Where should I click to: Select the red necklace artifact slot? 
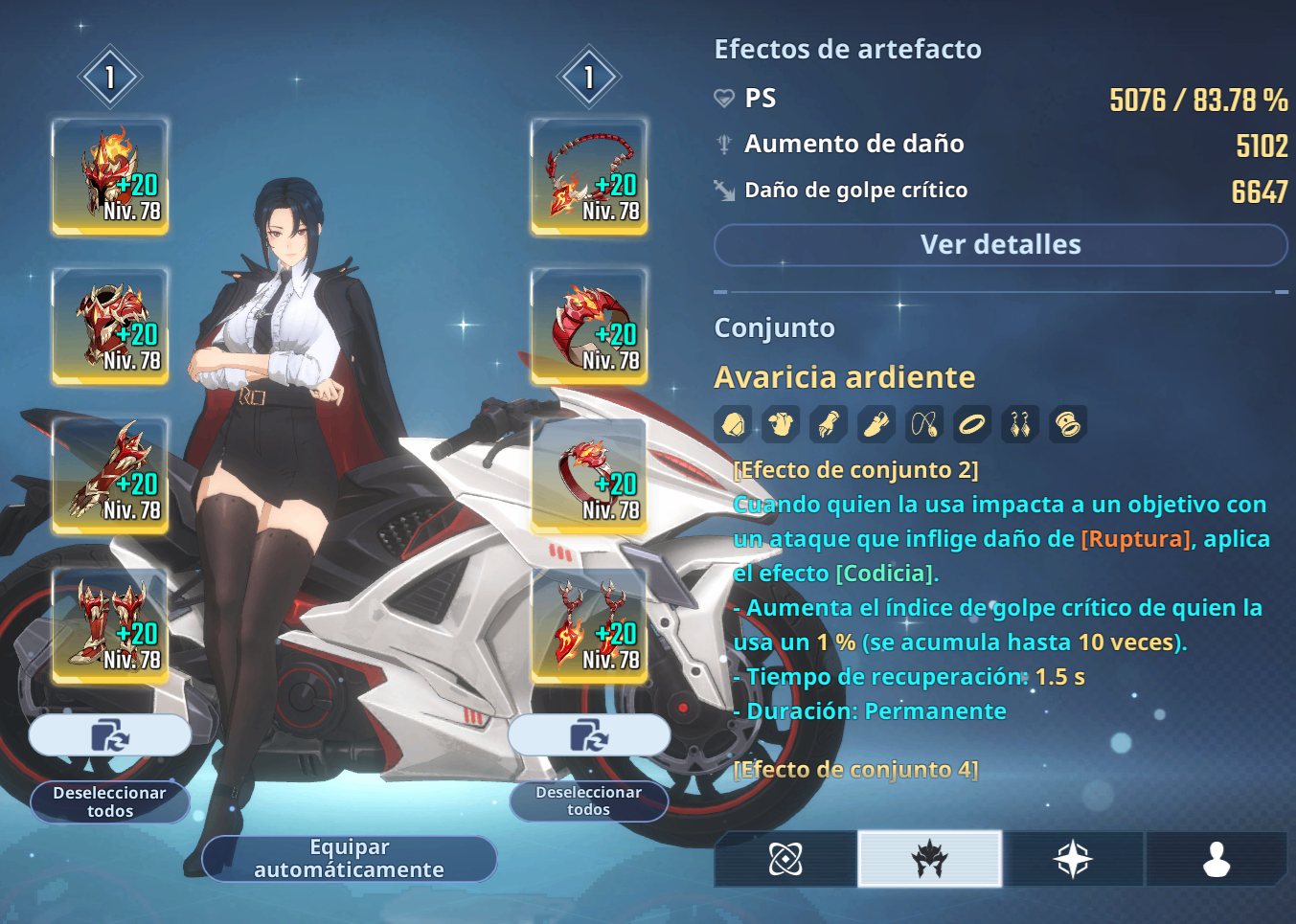coord(589,176)
